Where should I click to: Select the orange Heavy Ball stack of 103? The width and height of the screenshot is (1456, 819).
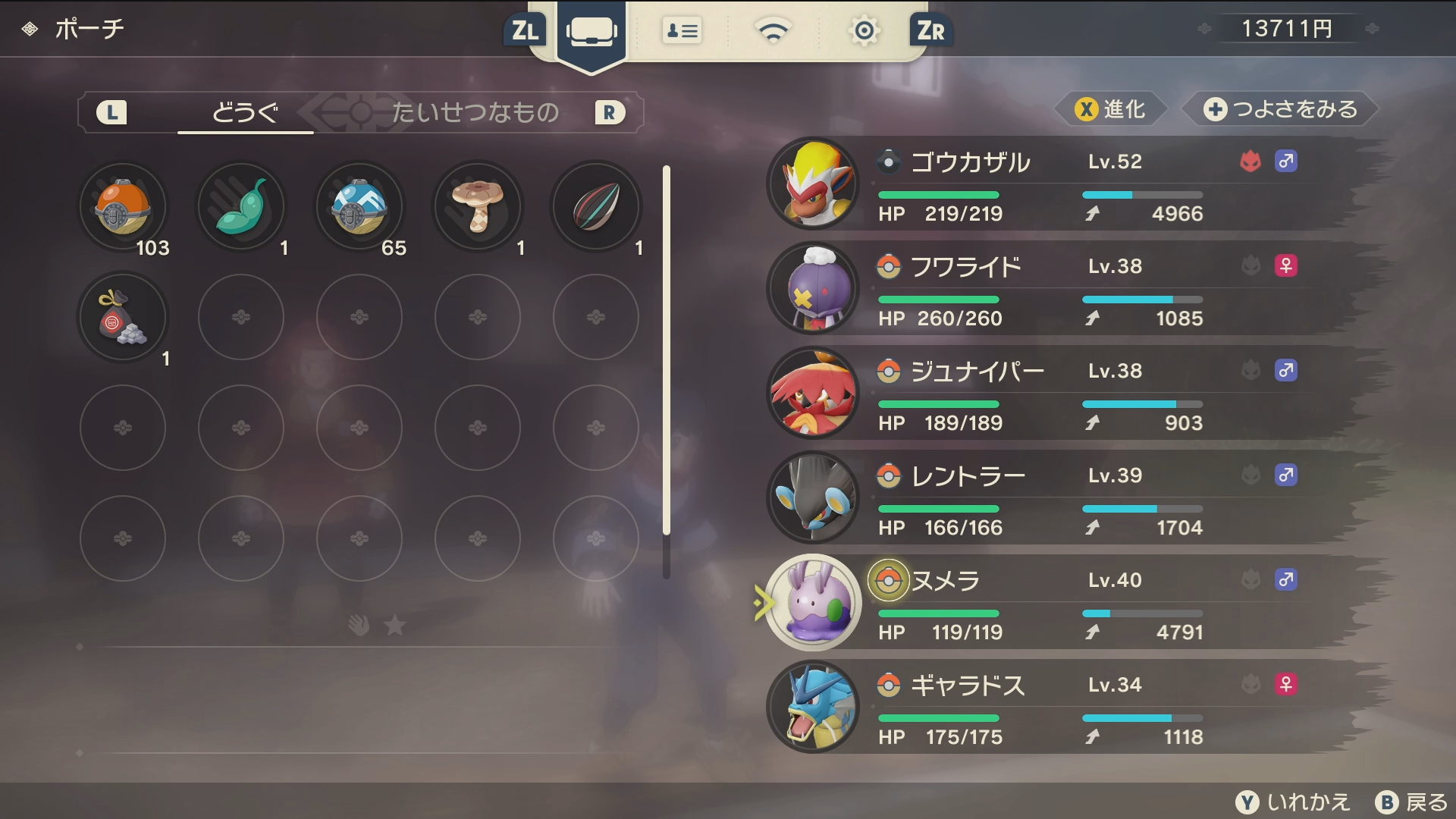pyautogui.click(x=123, y=207)
